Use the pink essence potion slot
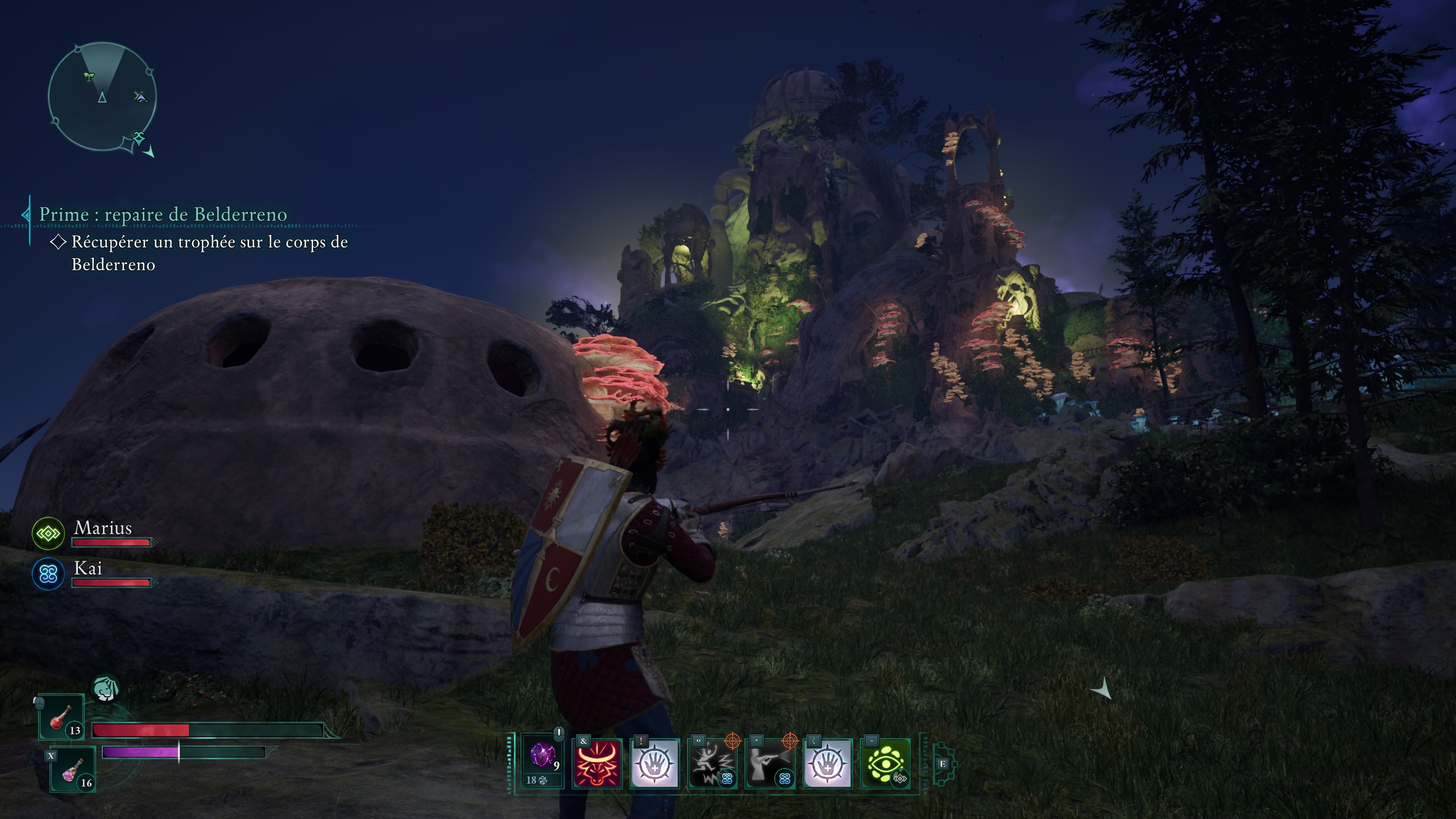This screenshot has height=819, width=1456. tap(72, 770)
